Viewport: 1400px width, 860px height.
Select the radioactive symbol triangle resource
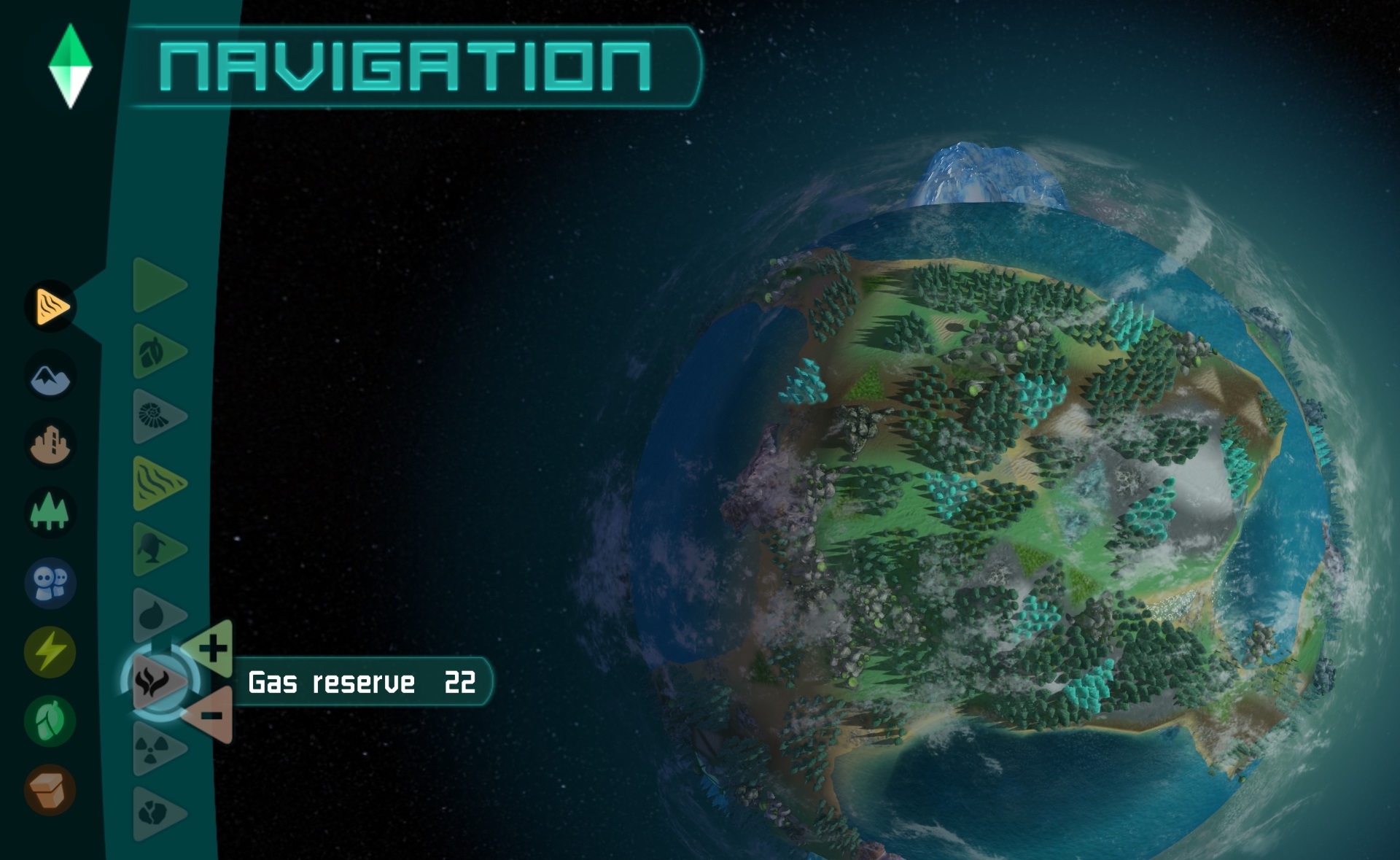[155, 748]
